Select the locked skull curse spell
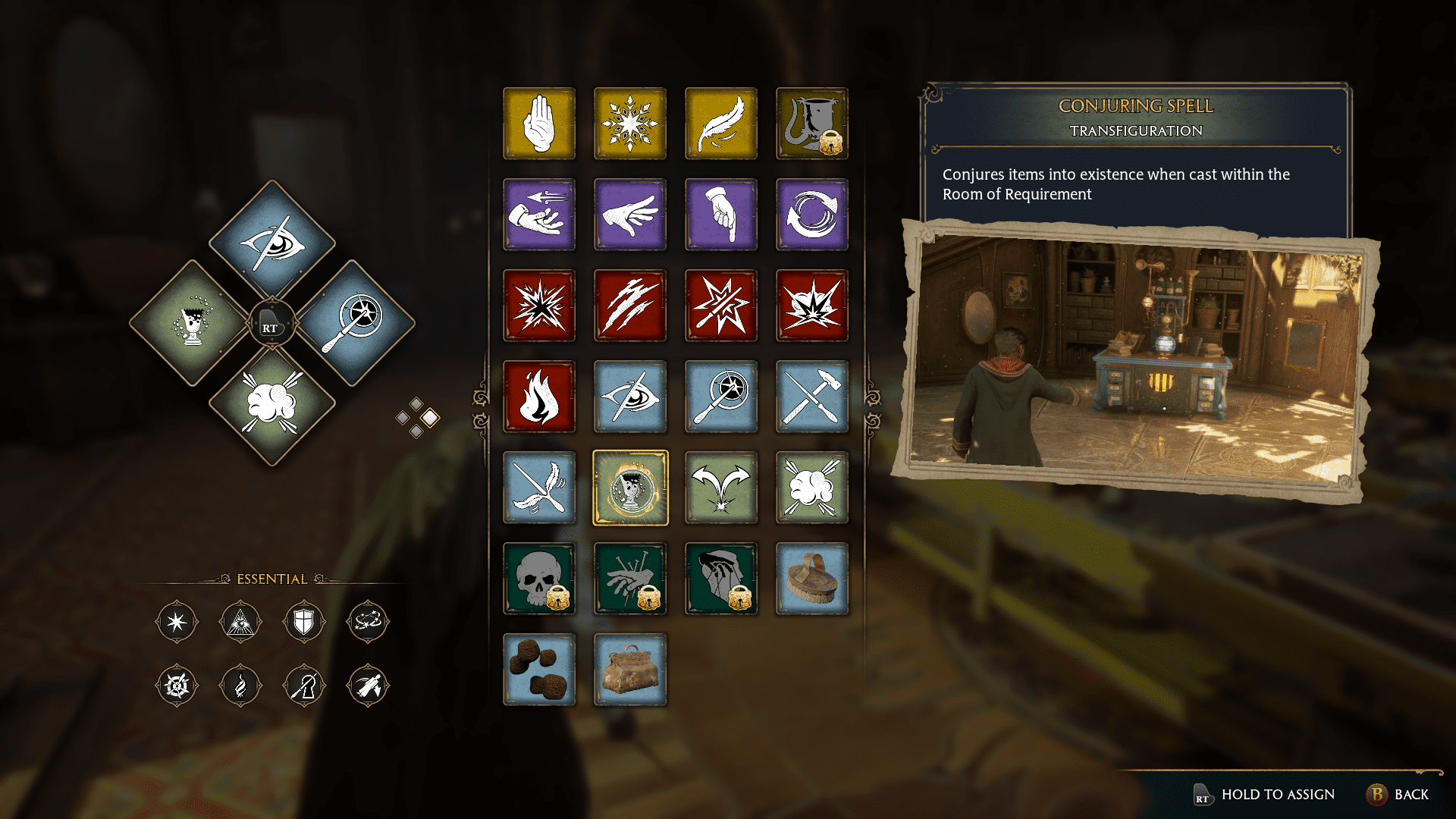The image size is (1456, 819). [539, 579]
